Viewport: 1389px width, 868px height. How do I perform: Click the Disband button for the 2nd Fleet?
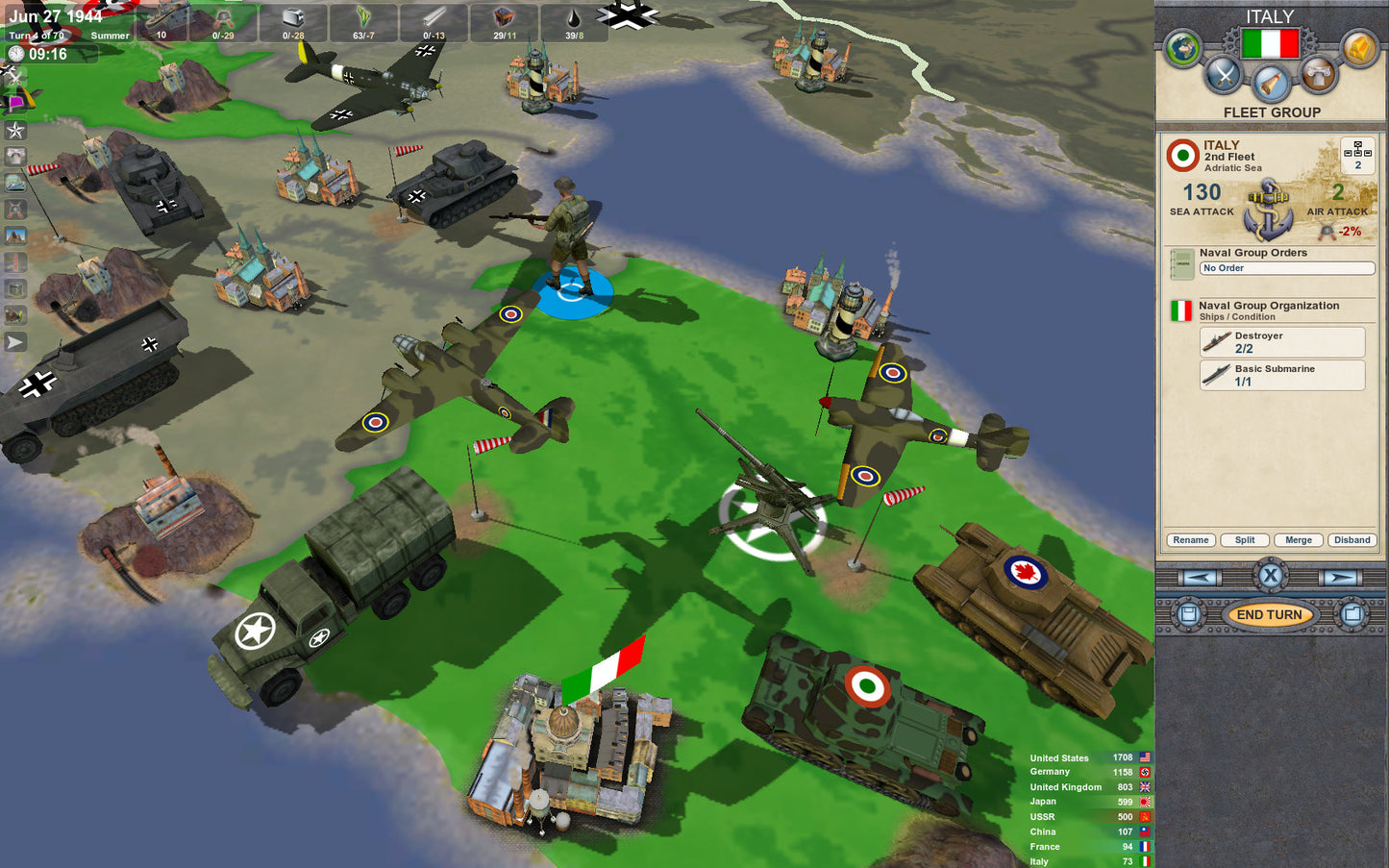[x=1352, y=540]
